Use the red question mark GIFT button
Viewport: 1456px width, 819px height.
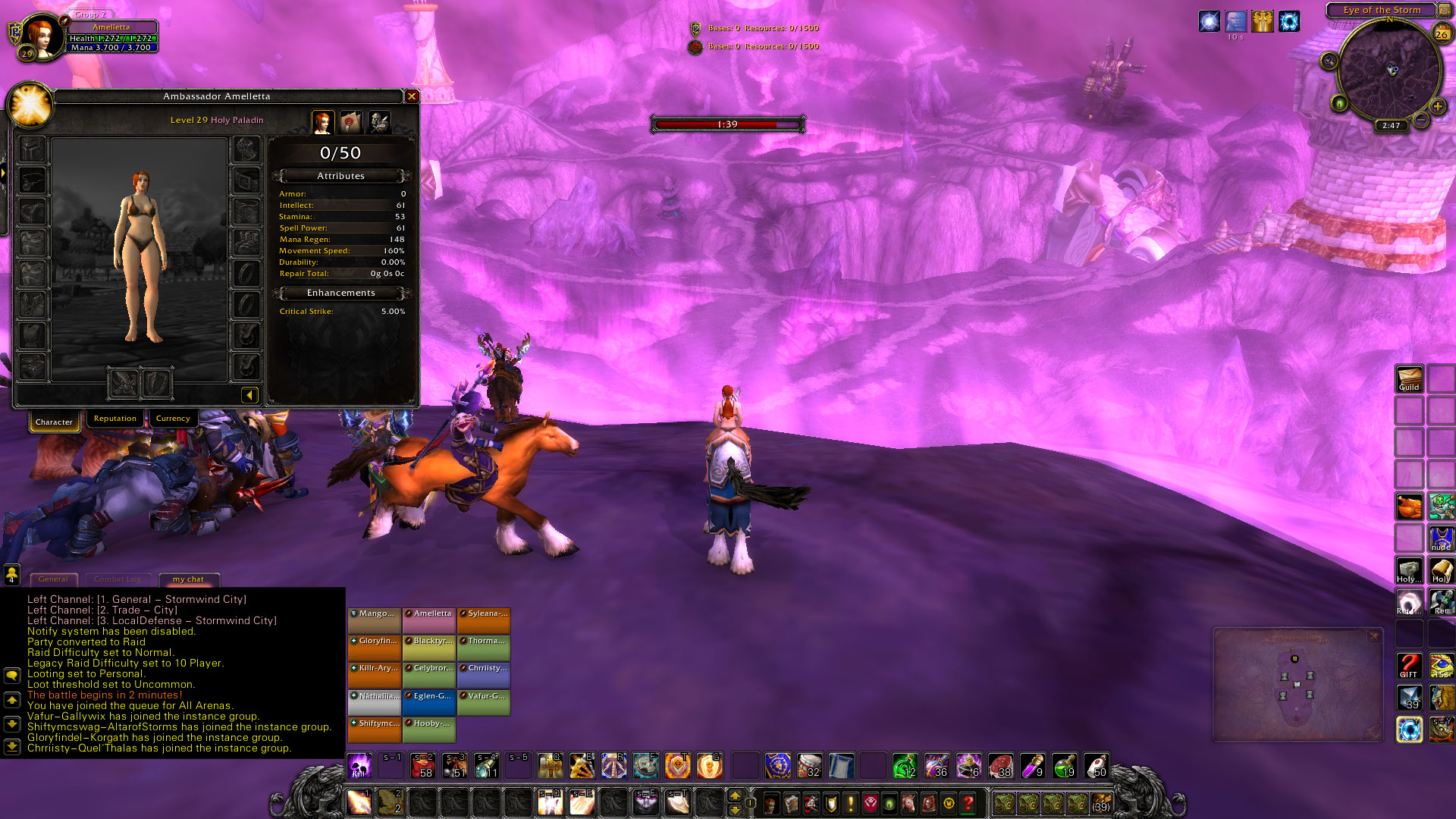coord(1409,666)
